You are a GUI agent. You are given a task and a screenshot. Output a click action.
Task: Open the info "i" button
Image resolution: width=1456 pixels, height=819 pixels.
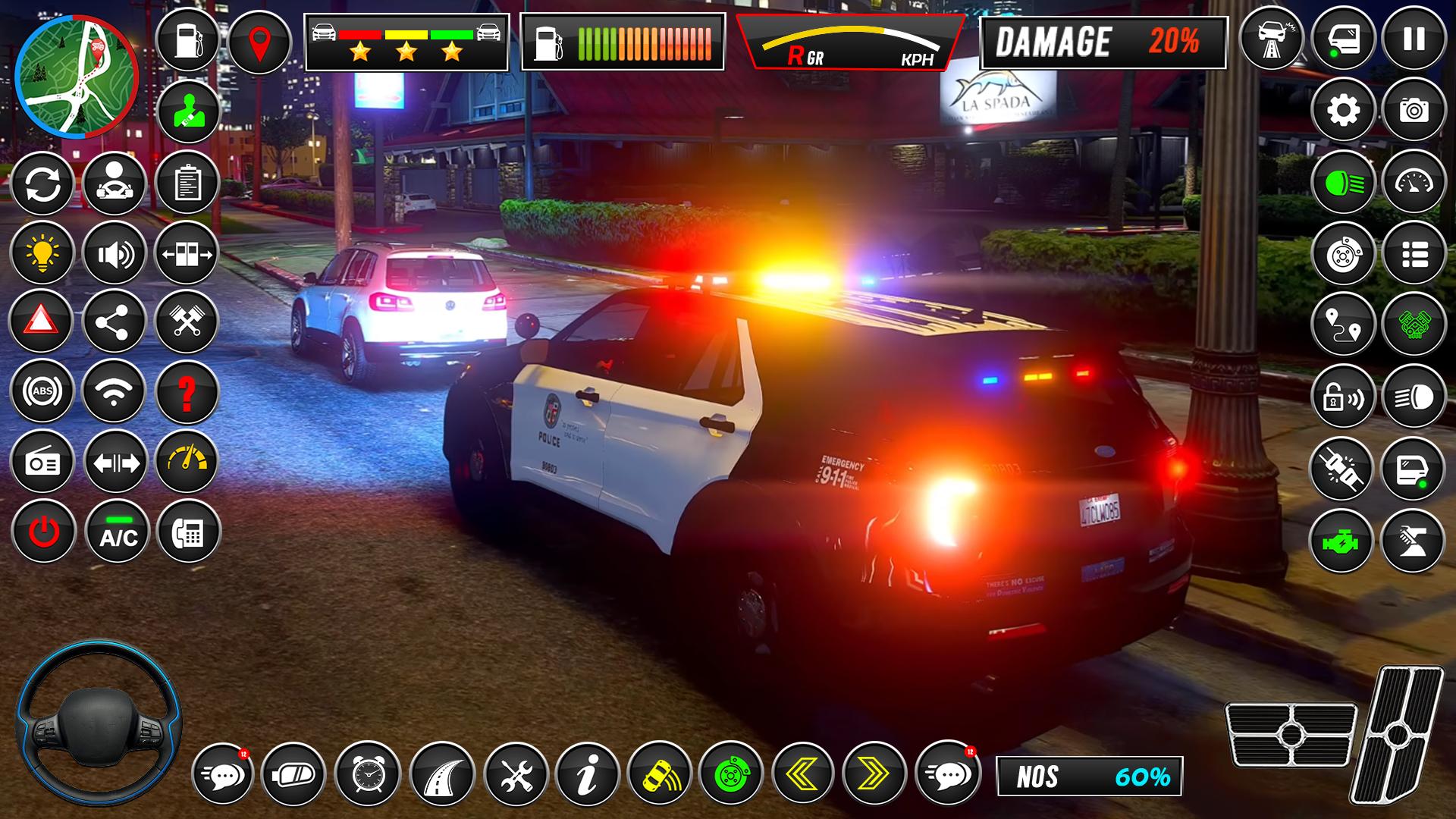tap(588, 773)
